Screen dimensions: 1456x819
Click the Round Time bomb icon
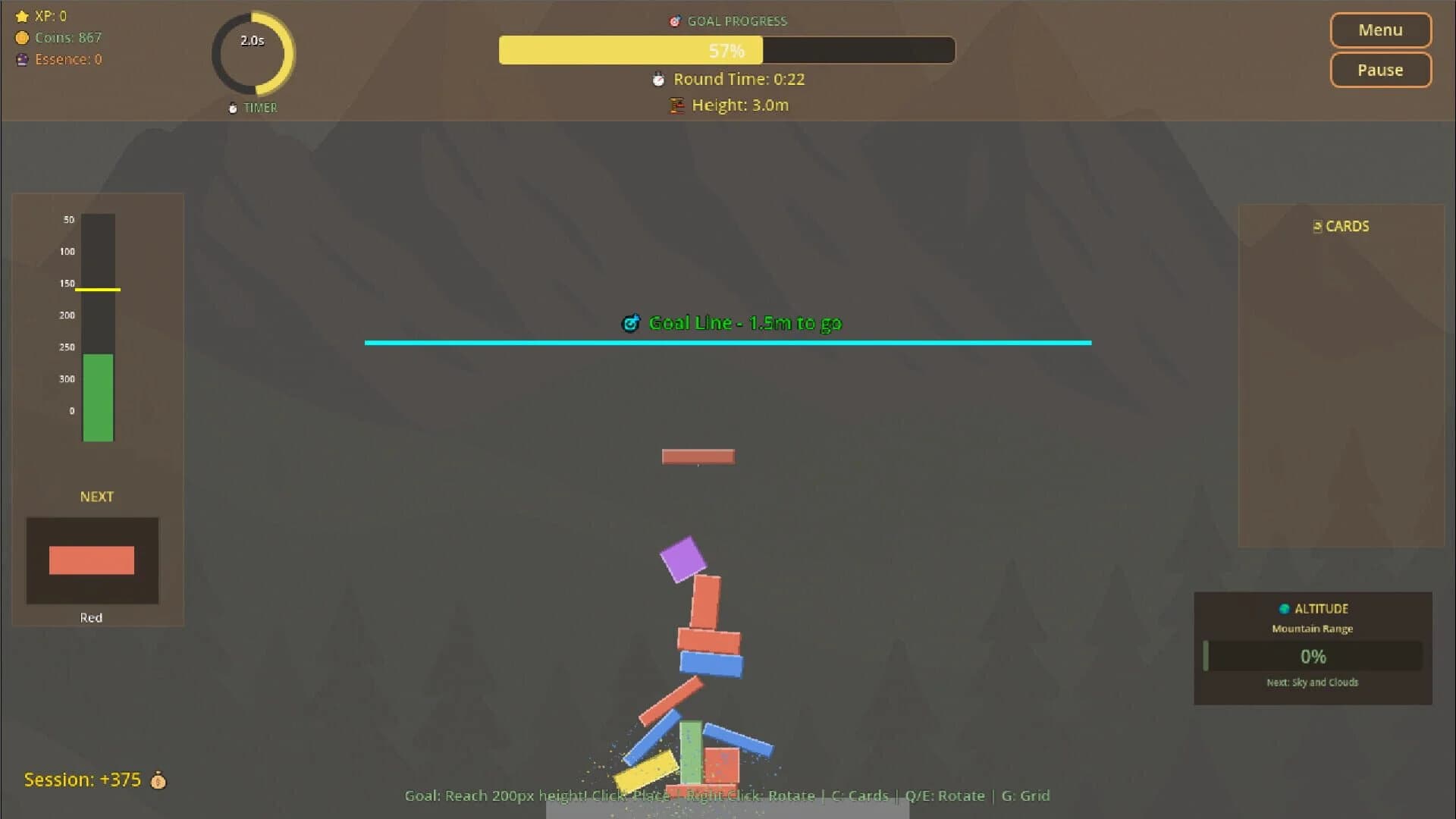(657, 79)
